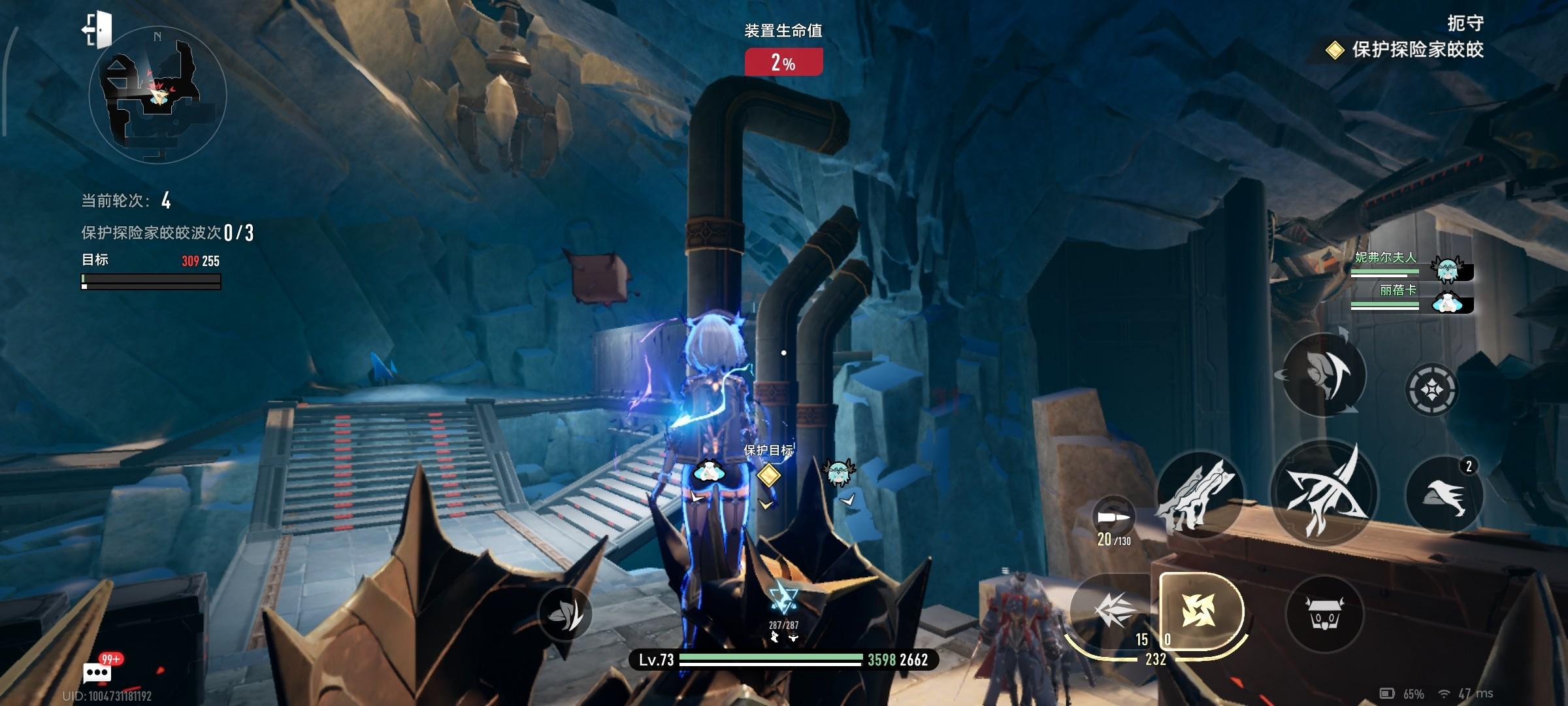Viewport: 1568px width, 706px height.
Task: Cast the spiky burst skill costing 15
Action: 1114,613
